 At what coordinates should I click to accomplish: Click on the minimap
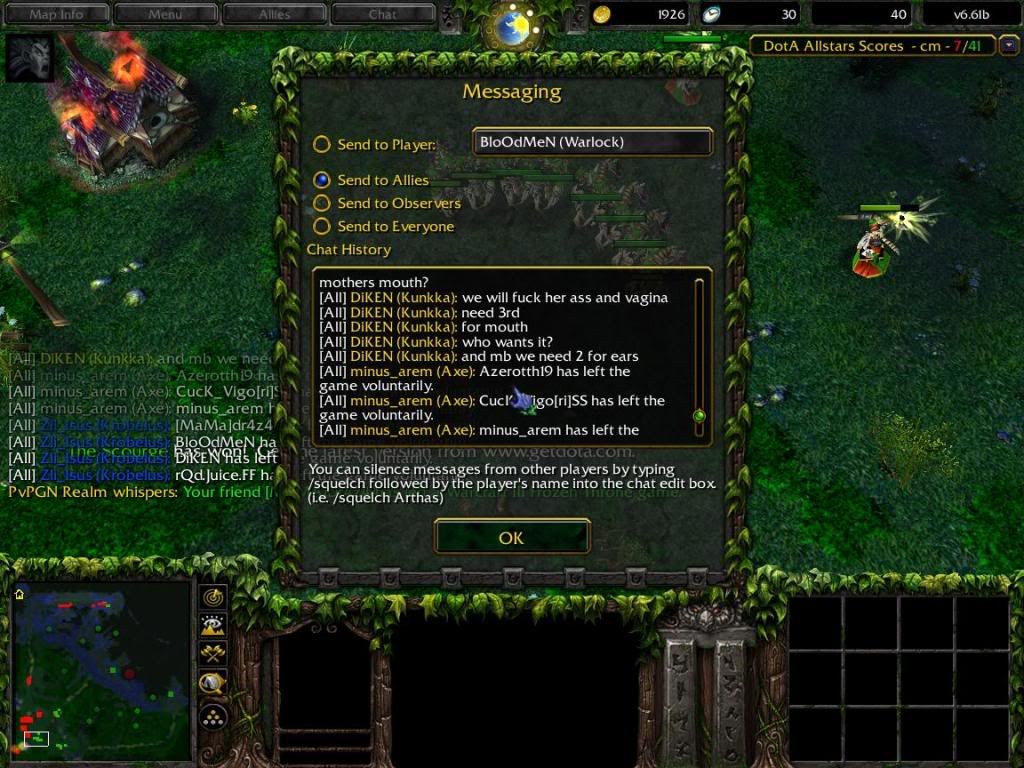click(x=100, y=665)
